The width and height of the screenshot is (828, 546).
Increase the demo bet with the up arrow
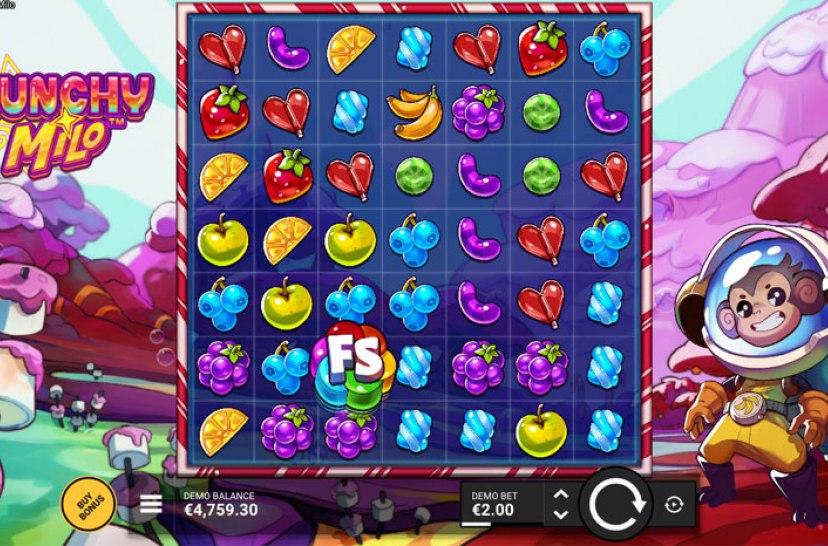[x=561, y=494]
